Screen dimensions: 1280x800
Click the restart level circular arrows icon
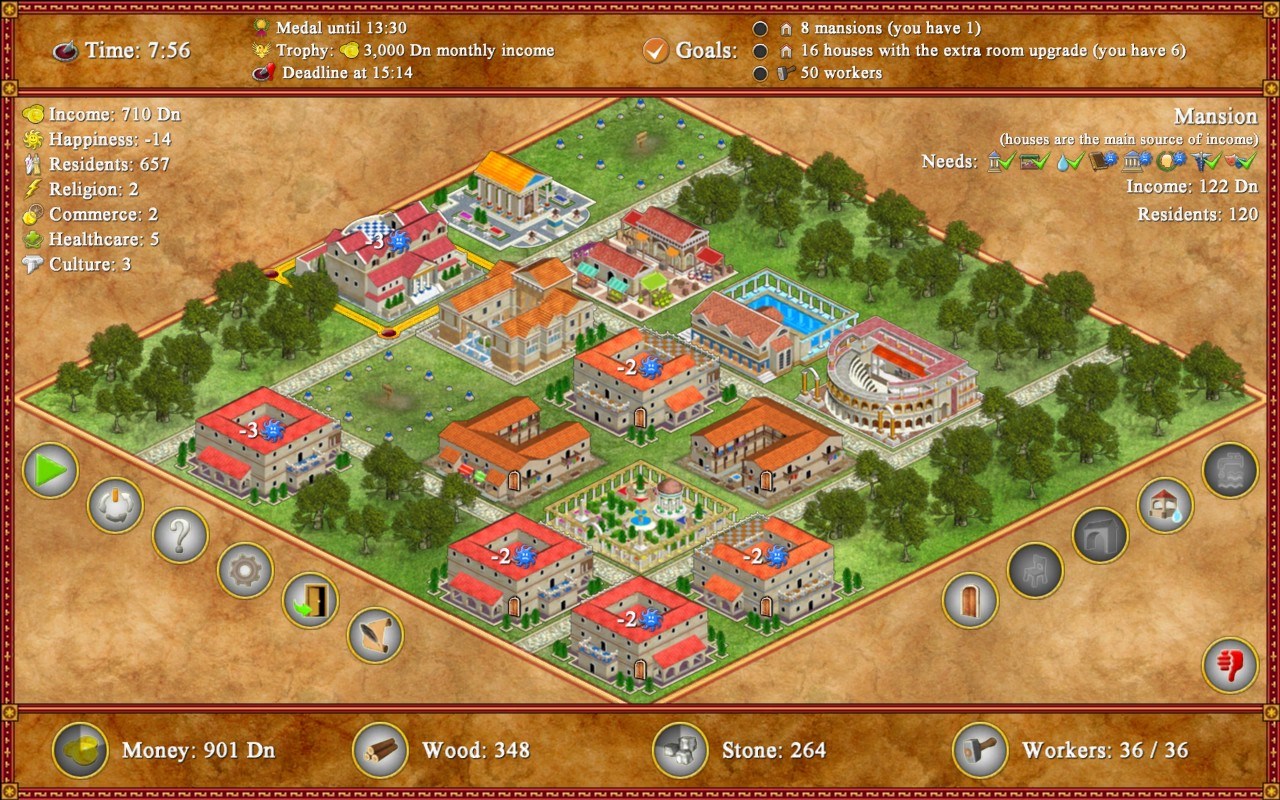[113, 505]
